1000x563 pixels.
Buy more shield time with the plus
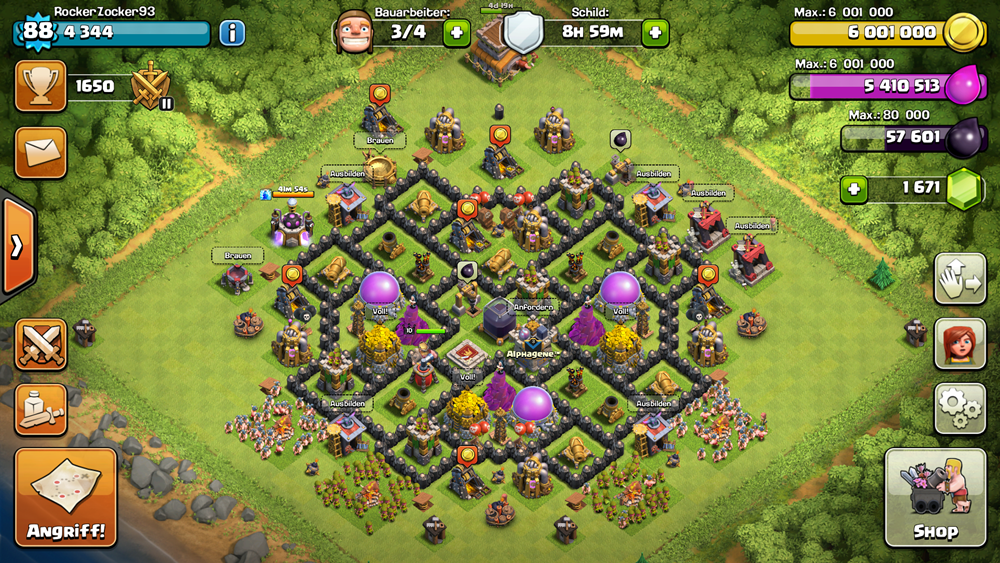[x=655, y=33]
